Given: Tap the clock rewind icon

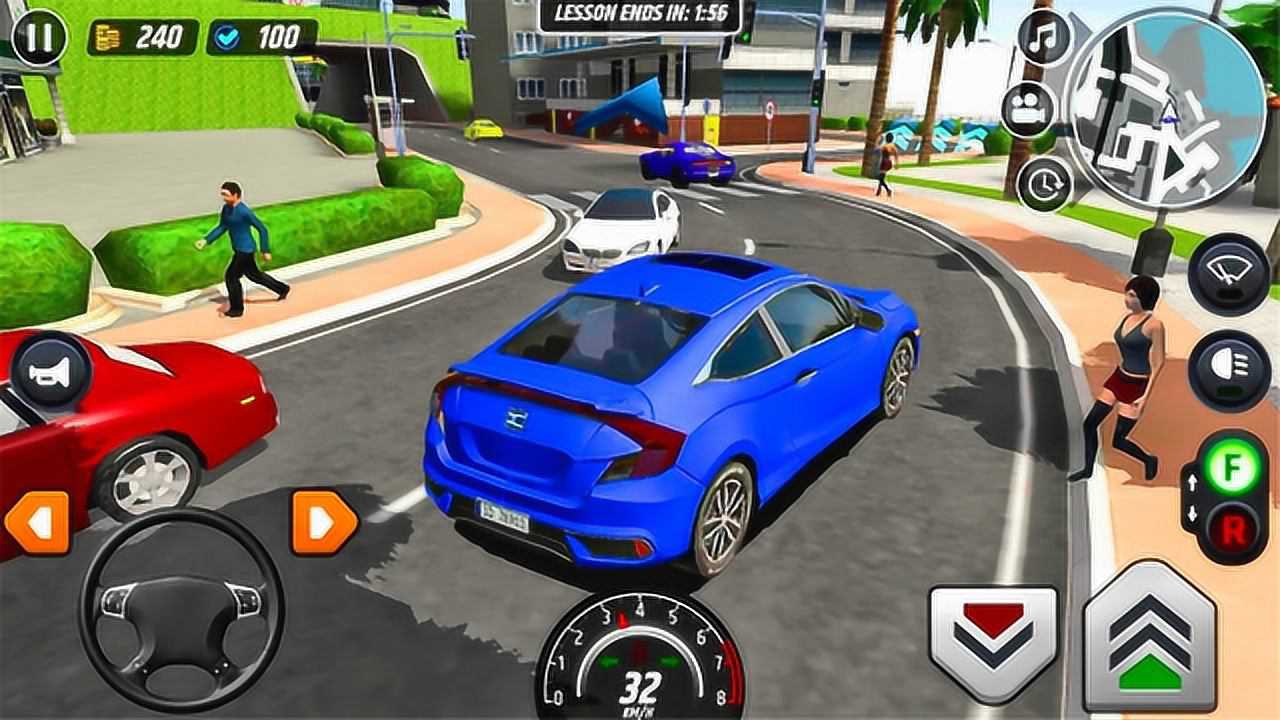Looking at the screenshot, I should 1045,184.
